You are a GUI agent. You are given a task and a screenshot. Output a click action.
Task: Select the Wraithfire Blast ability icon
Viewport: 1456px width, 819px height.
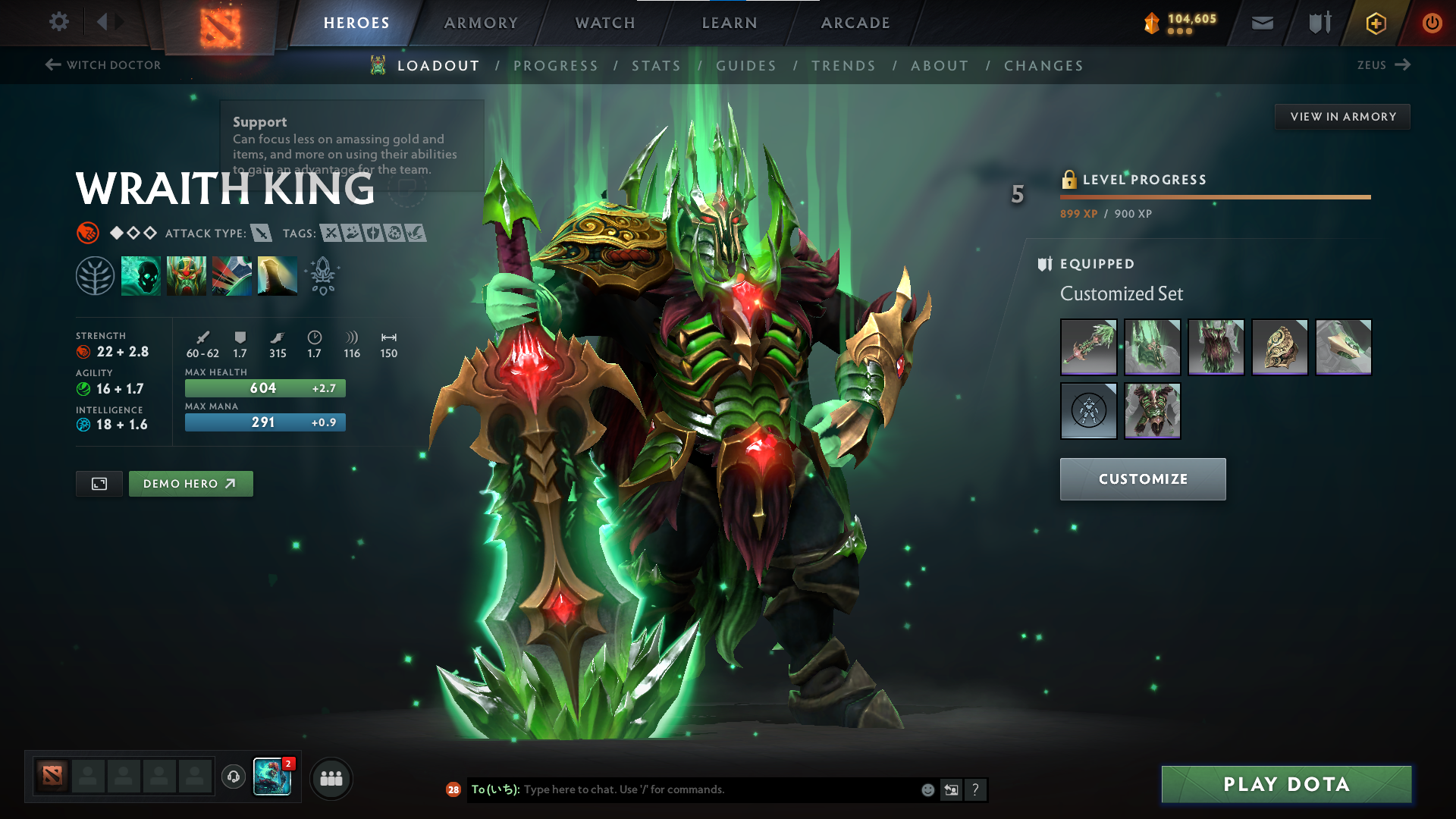[140, 275]
